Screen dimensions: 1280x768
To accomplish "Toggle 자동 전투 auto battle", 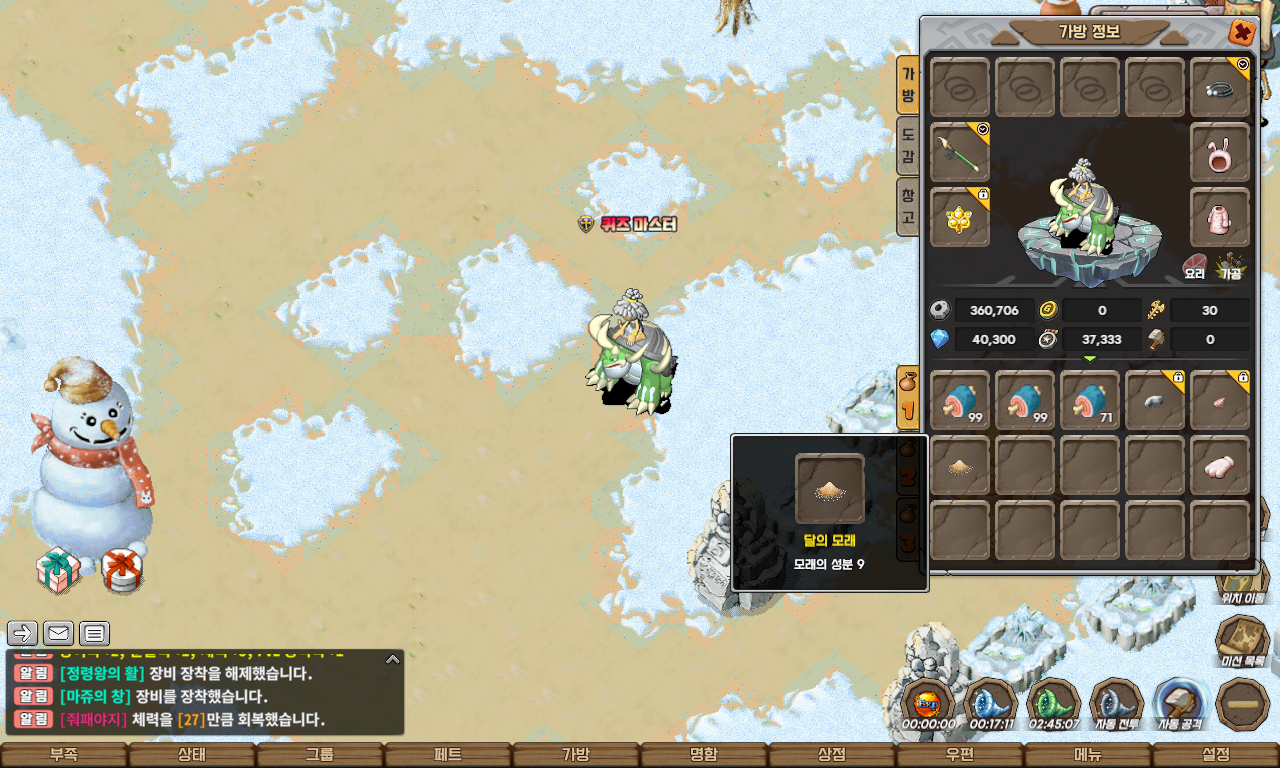I will tap(1116, 704).
